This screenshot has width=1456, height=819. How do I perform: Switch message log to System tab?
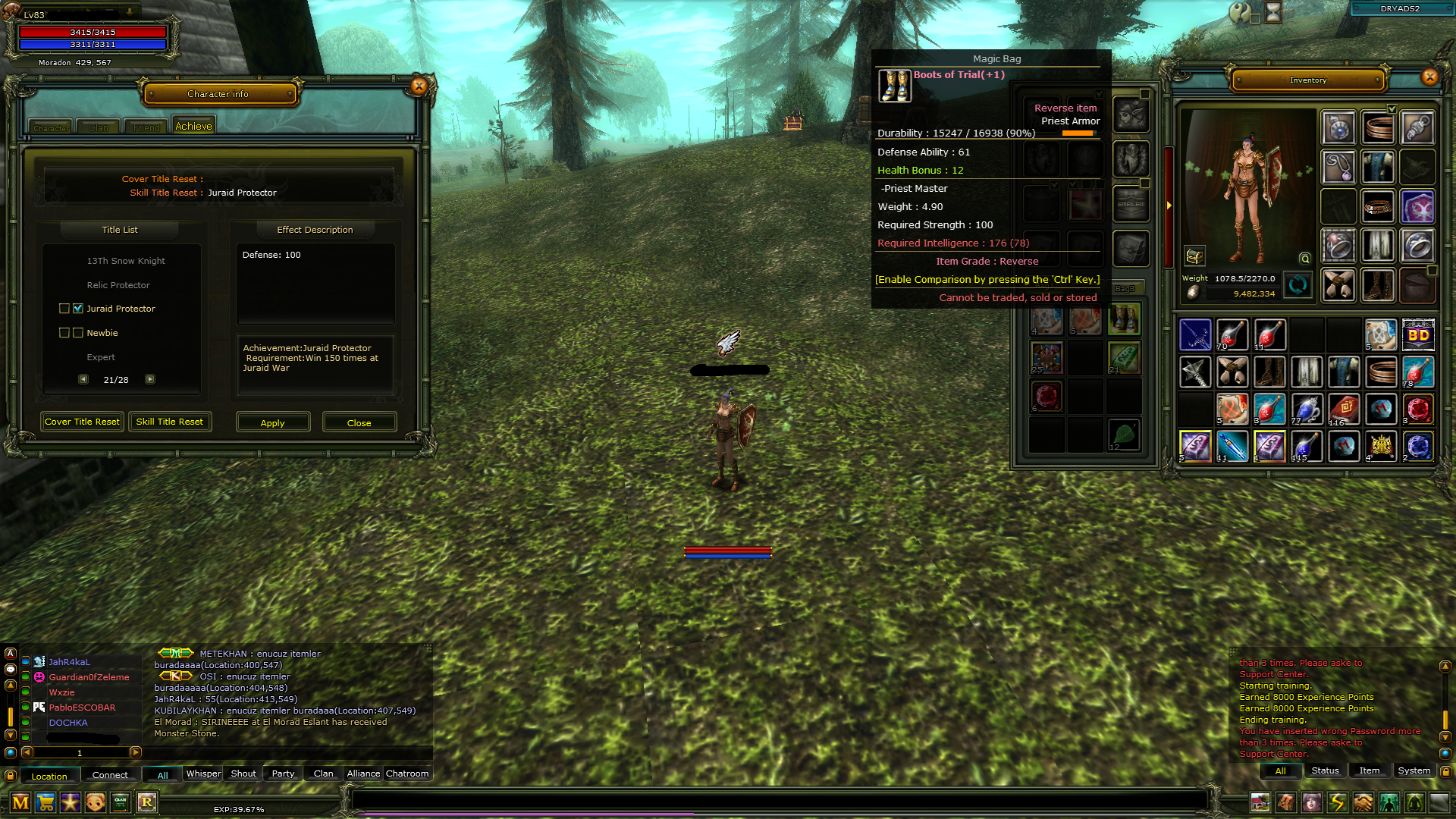(x=1414, y=770)
